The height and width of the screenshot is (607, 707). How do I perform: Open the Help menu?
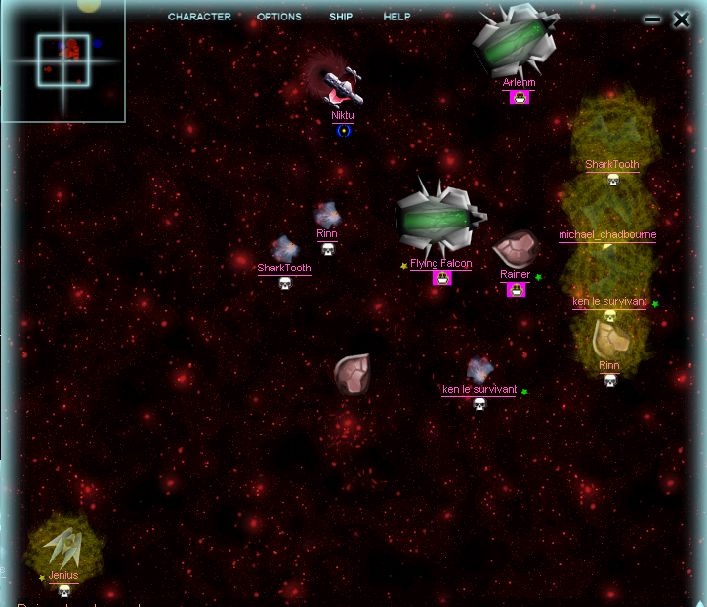pyautogui.click(x=397, y=17)
